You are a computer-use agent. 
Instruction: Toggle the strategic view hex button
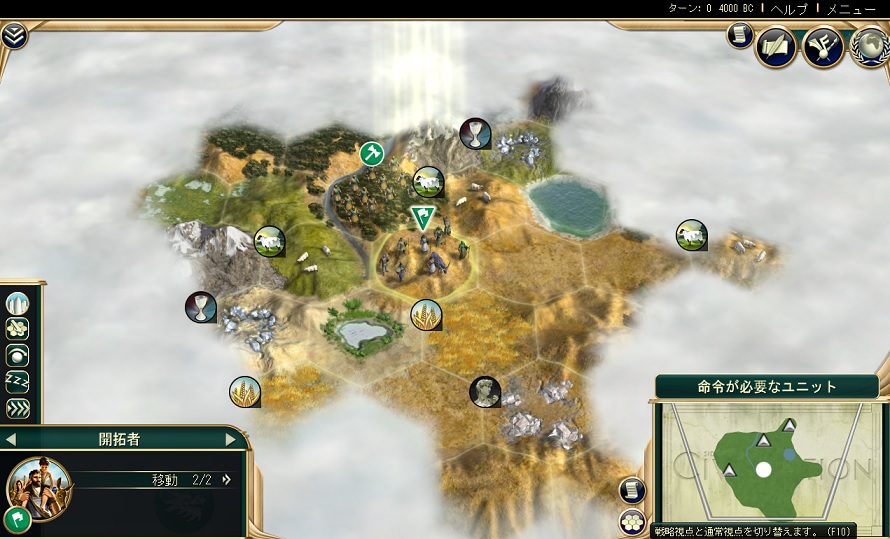click(x=632, y=520)
